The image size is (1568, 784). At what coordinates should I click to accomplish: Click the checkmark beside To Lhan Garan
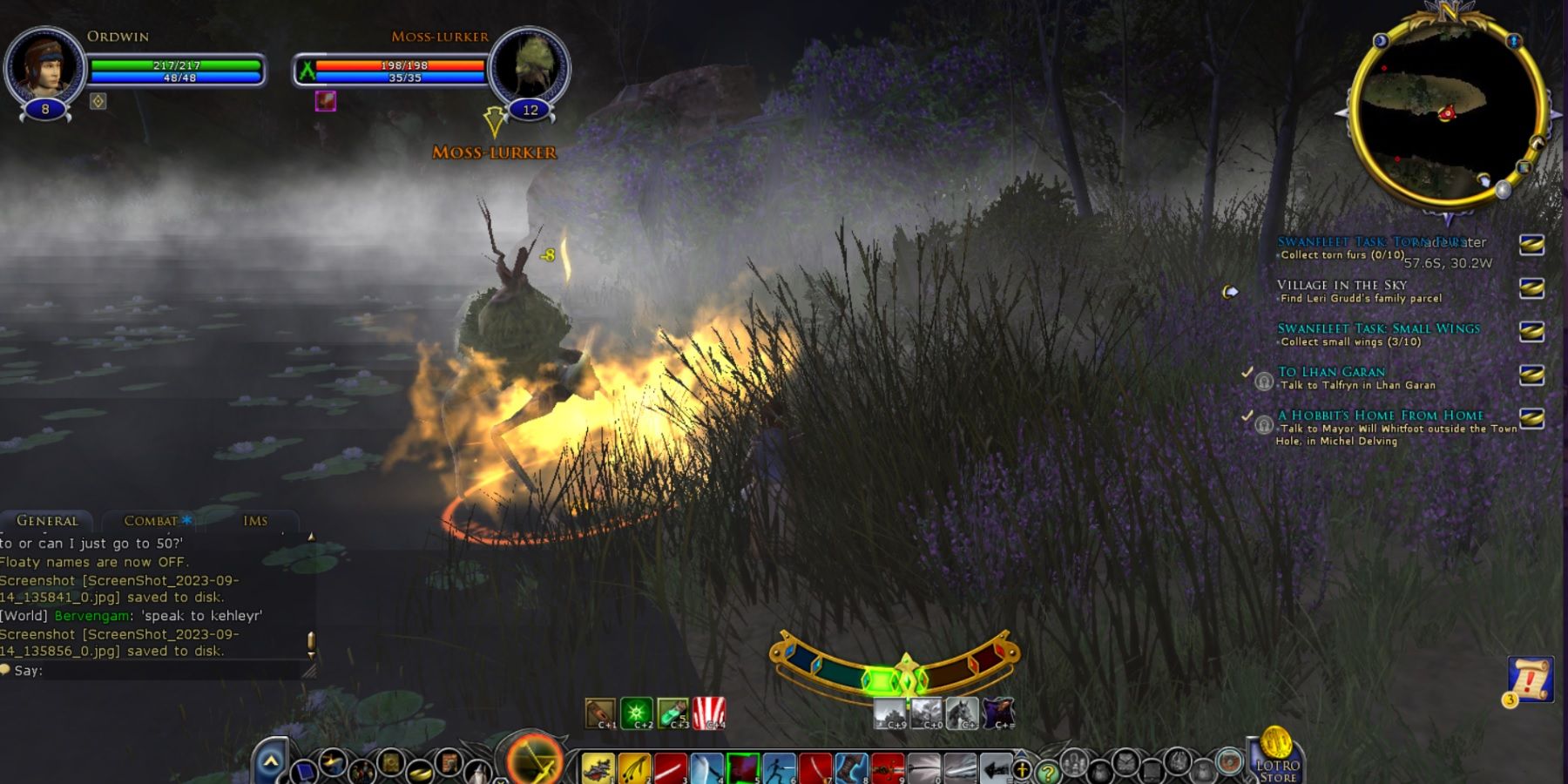tap(1247, 373)
